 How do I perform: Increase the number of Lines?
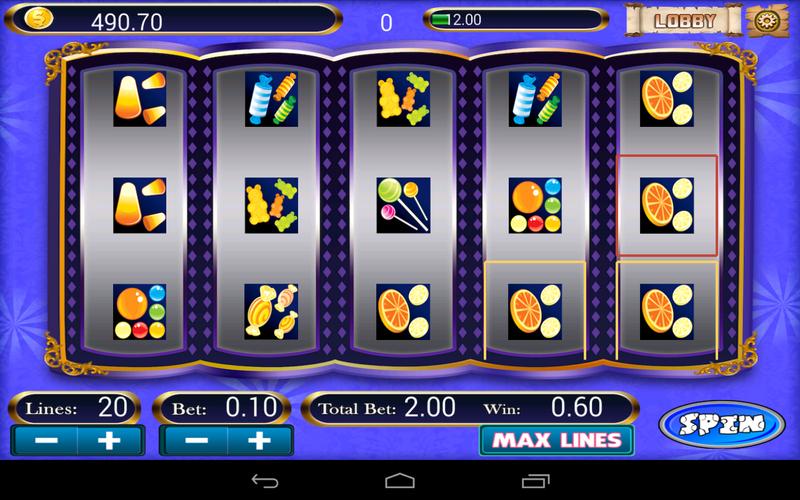(111, 440)
